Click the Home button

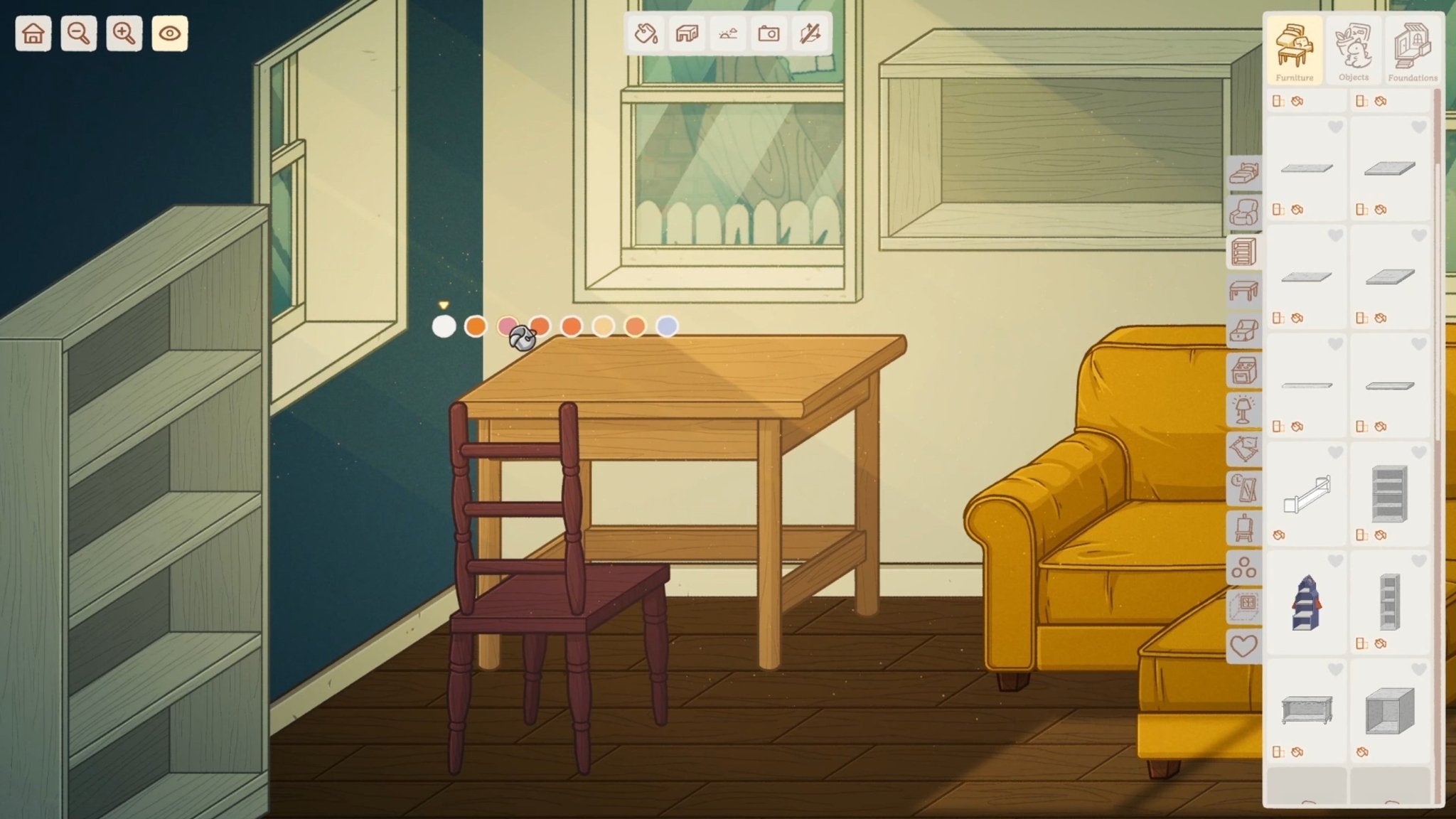[x=33, y=32]
